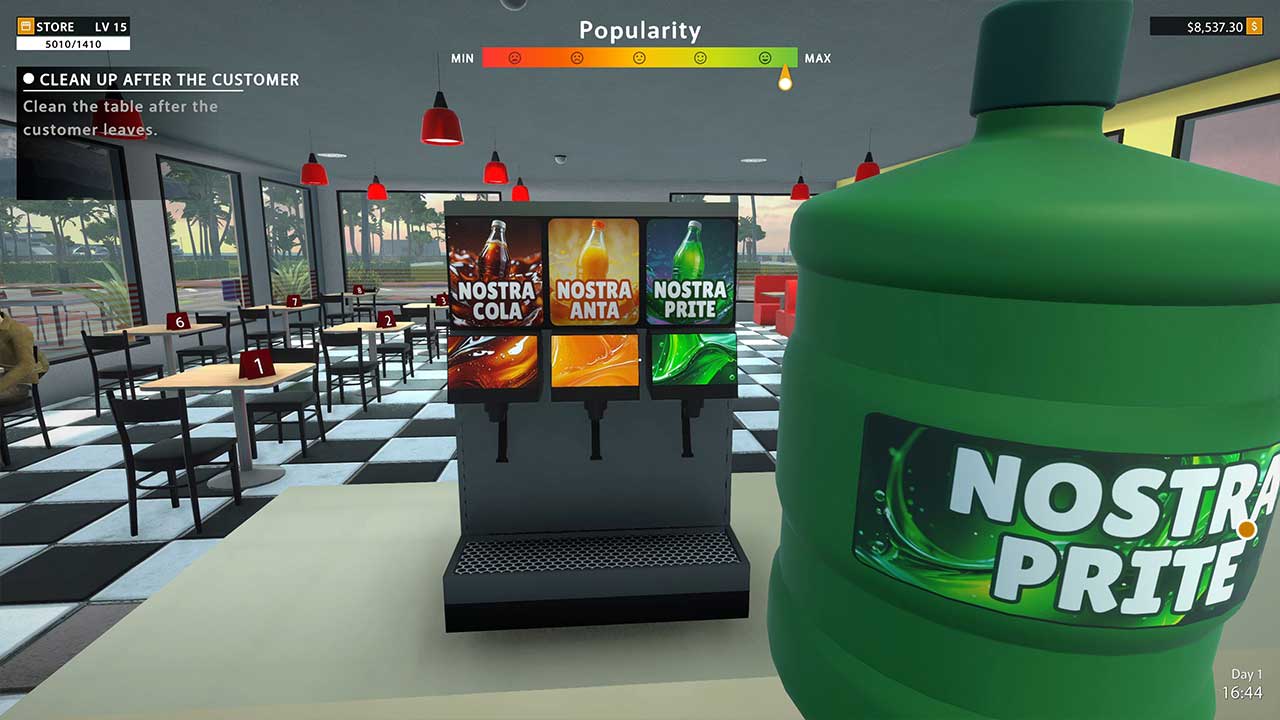Click the Nostra Cola bottle icon panel
1280x720 pixels.
(496, 272)
